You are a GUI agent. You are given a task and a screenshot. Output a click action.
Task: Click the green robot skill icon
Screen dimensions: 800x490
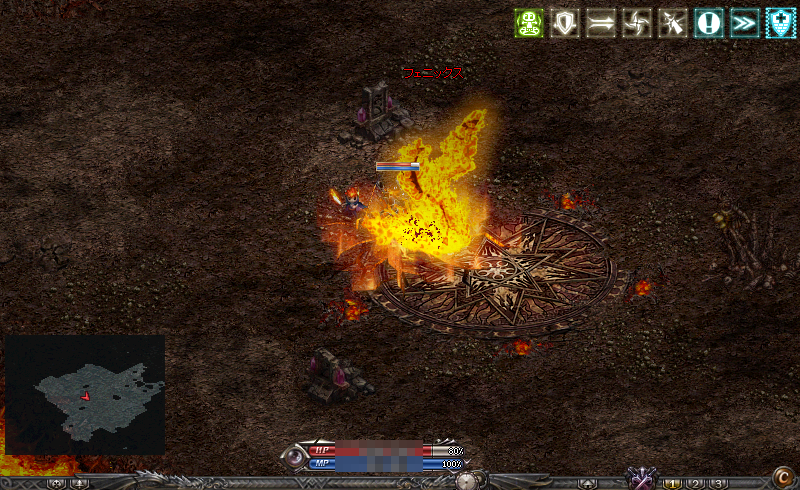pyautogui.click(x=529, y=23)
